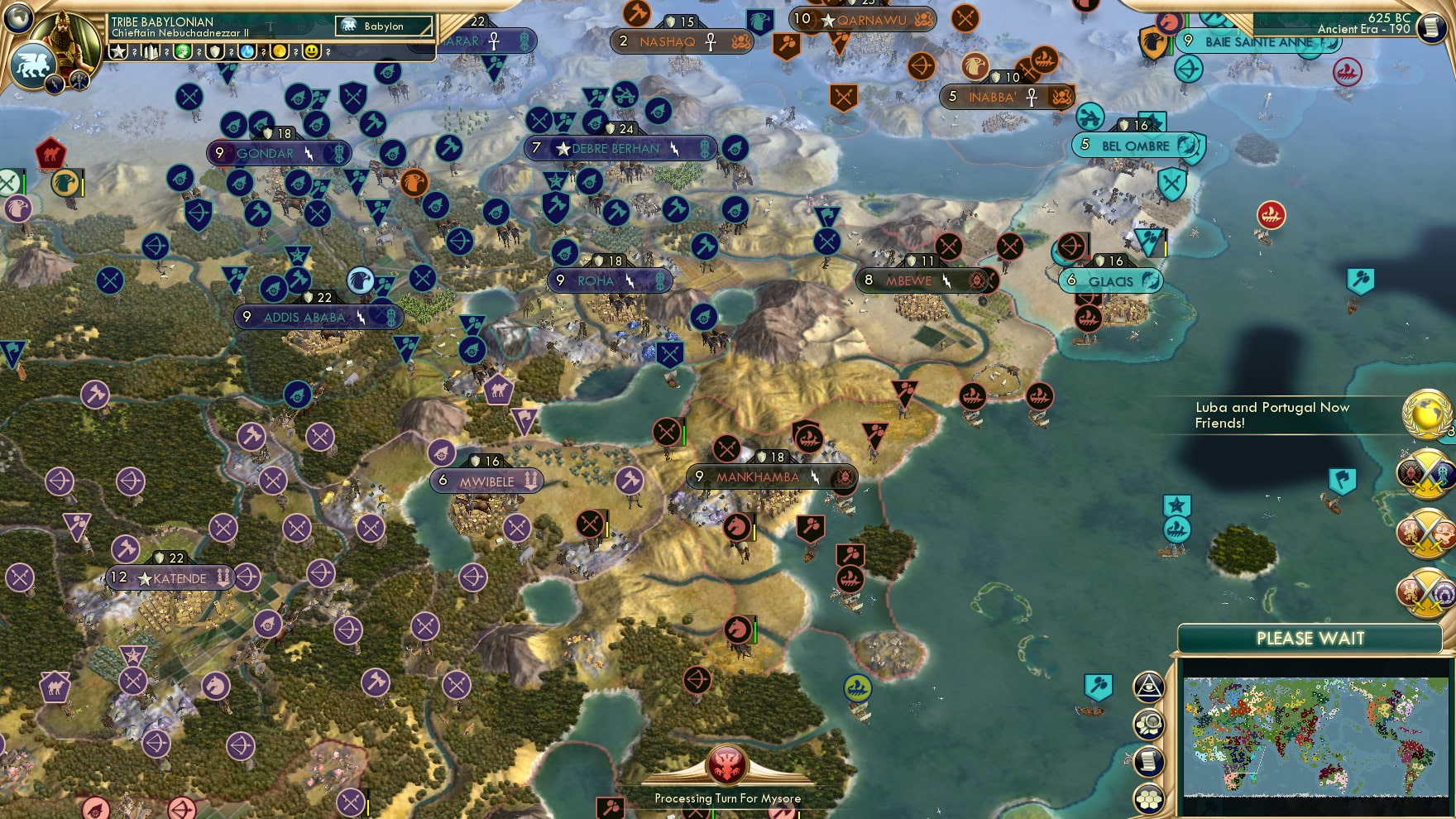Select Nebuchadnezzar II's leader portrait

click(64, 37)
